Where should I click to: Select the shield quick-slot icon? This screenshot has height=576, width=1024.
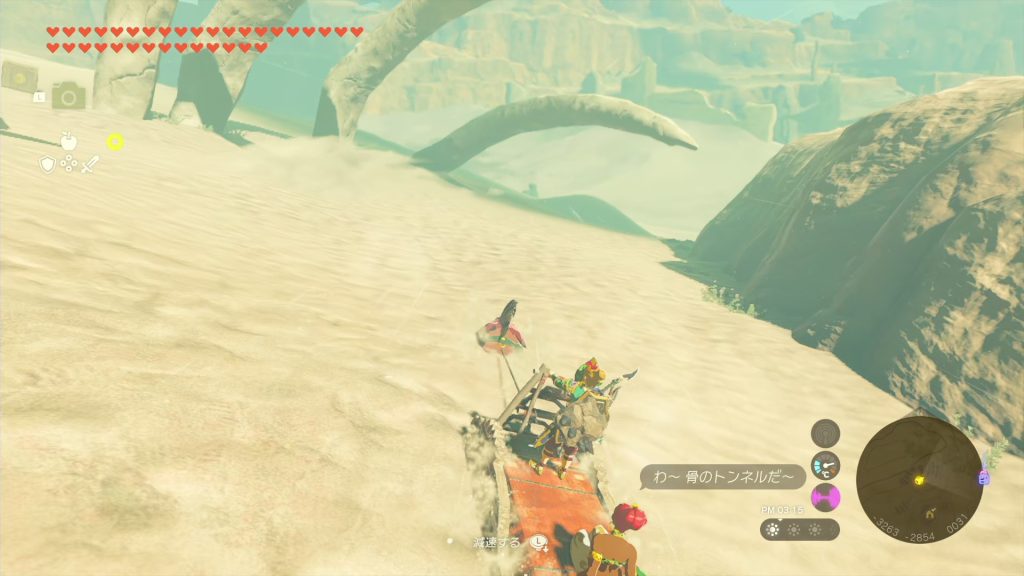click(46, 164)
